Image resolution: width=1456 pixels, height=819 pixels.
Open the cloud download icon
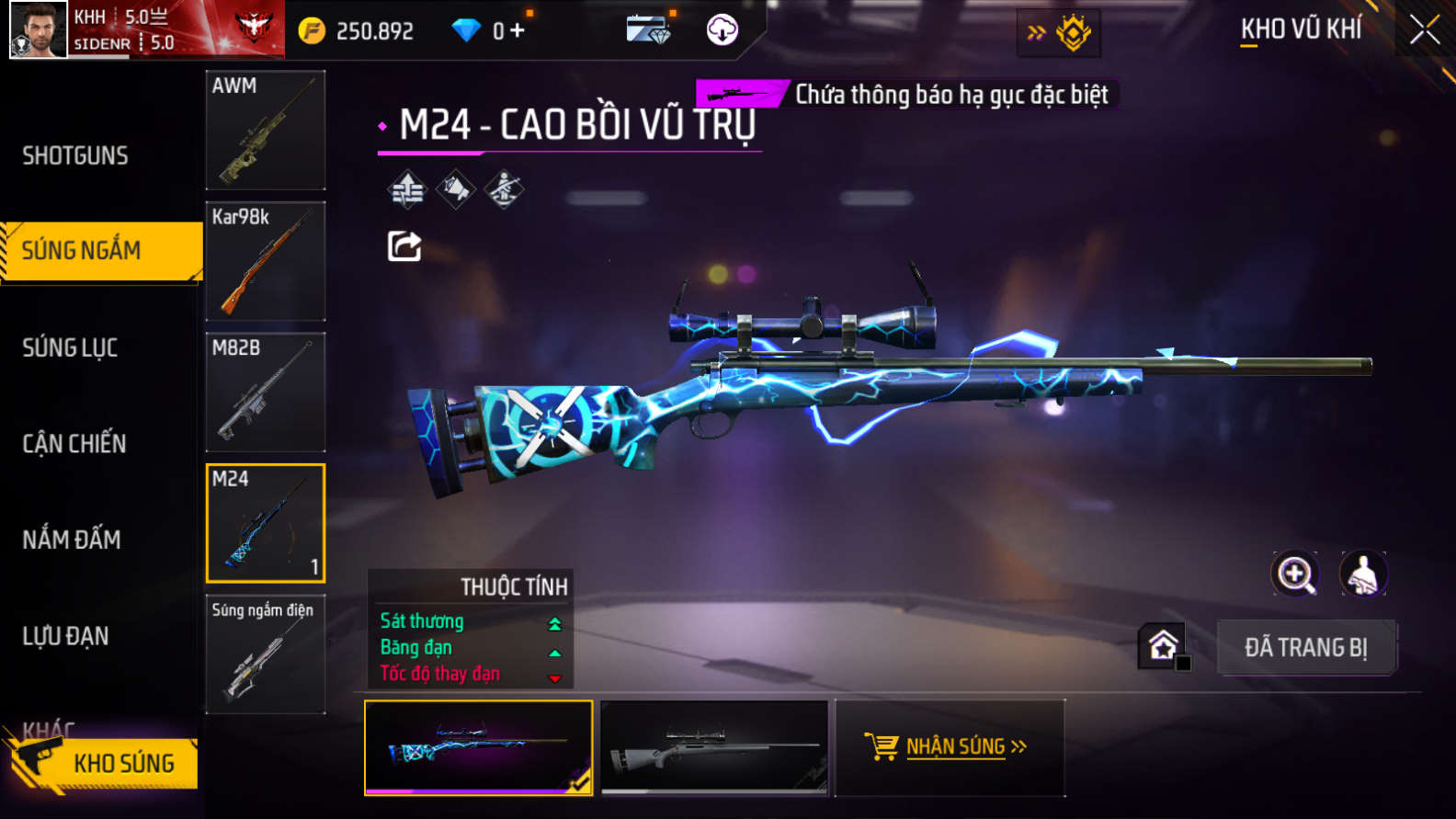pyautogui.click(x=722, y=30)
